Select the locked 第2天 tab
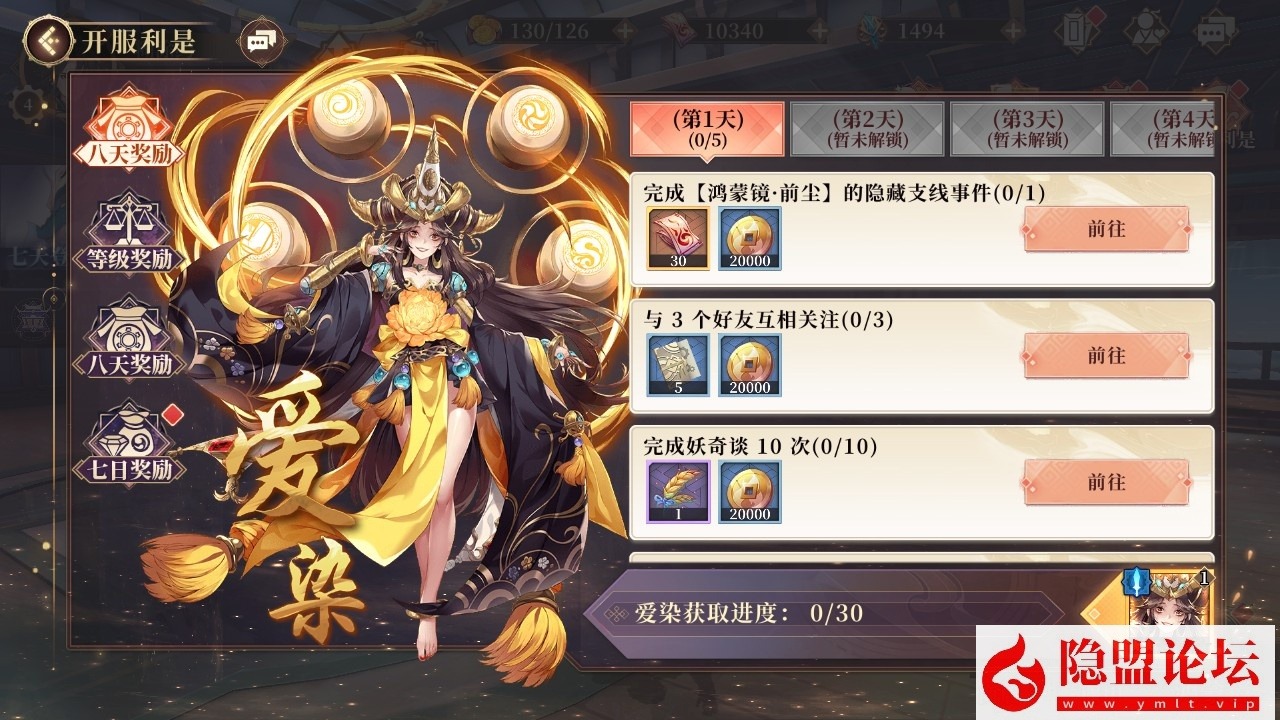Viewport: 1280px width, 720px height. pyautogui.click(x=867, y=128)
